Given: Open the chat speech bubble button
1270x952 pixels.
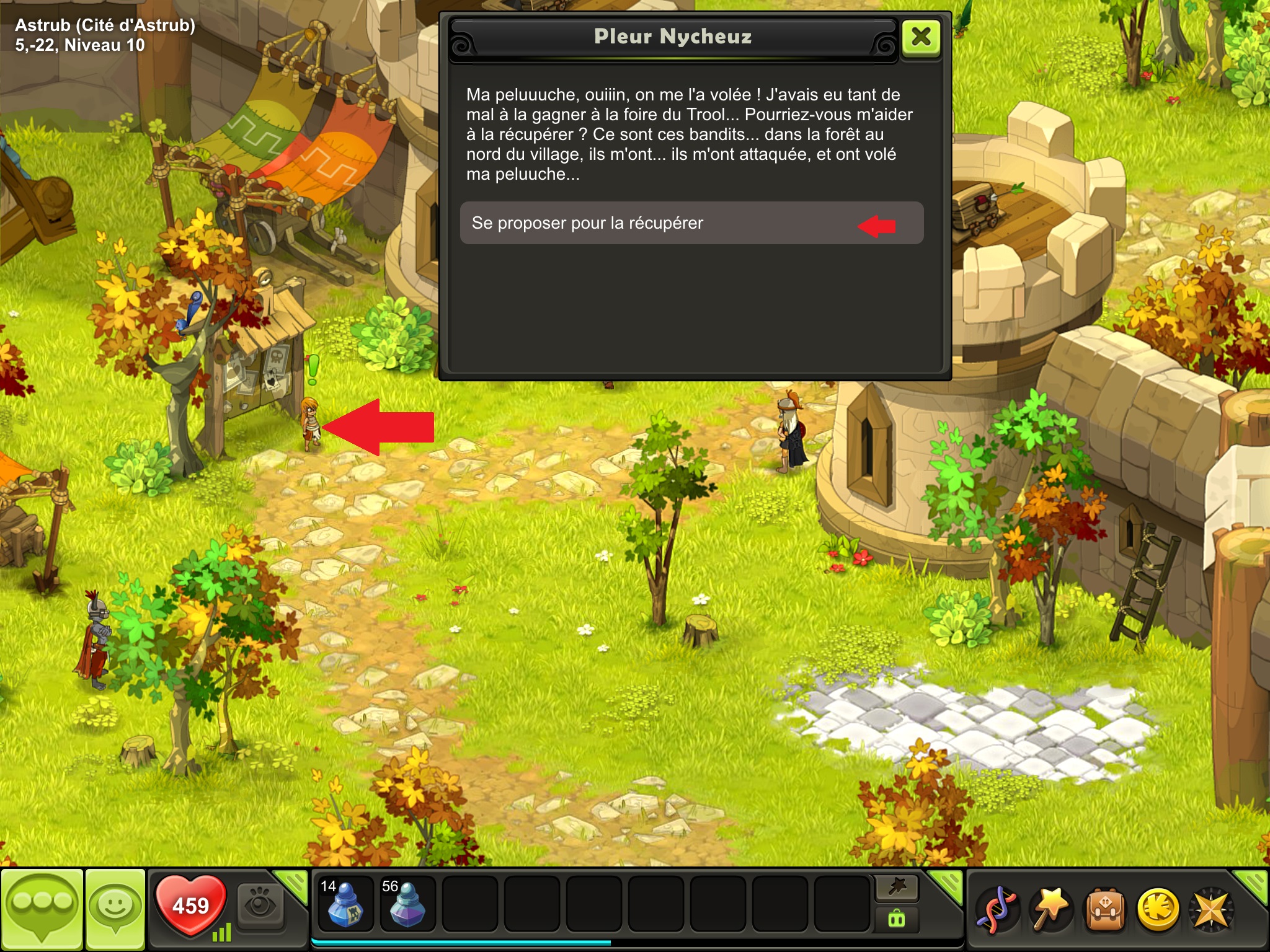Looking at the screenshot, I should 42,909.
